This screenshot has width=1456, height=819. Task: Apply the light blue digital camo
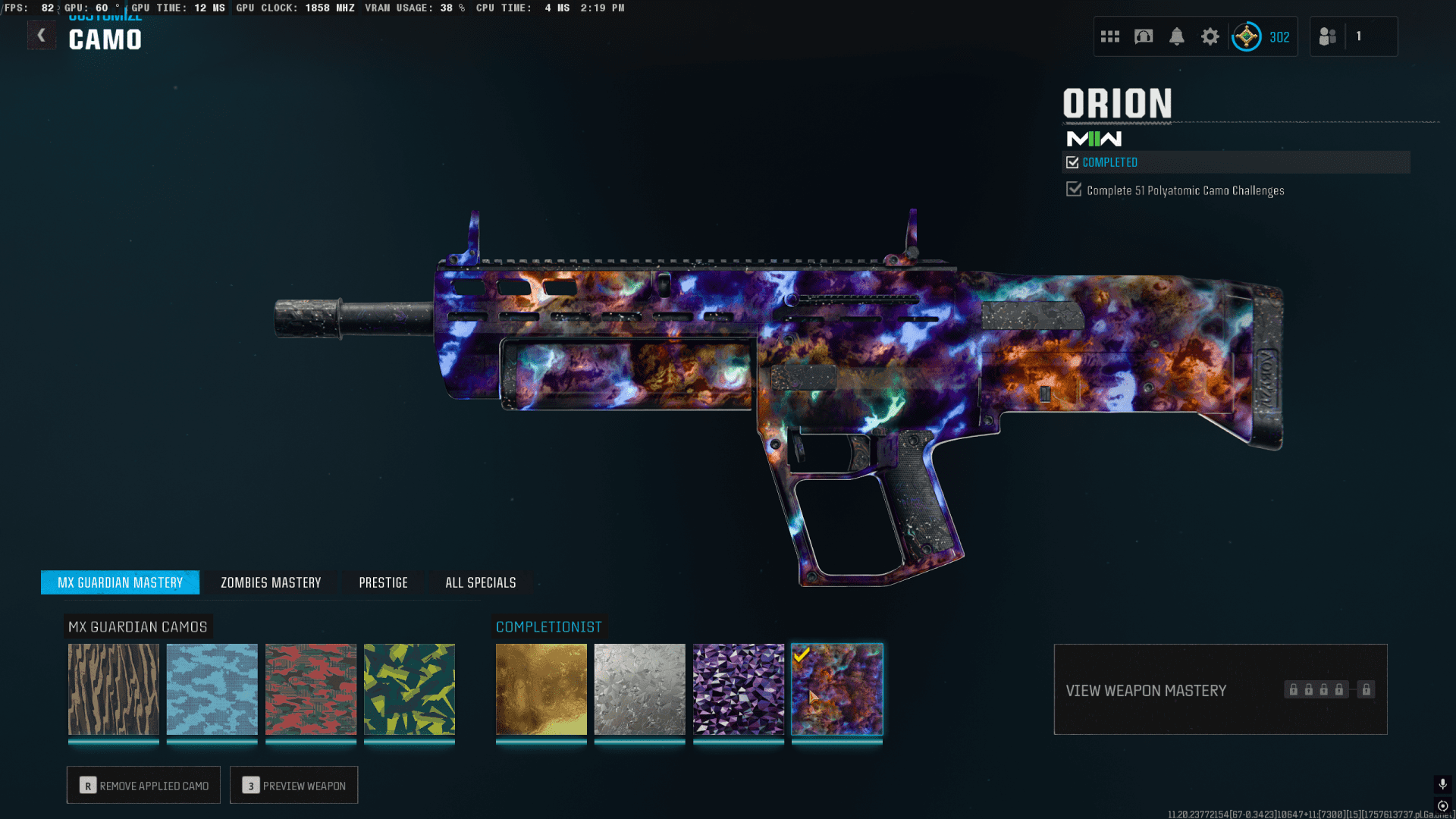(x=212, y=689)
